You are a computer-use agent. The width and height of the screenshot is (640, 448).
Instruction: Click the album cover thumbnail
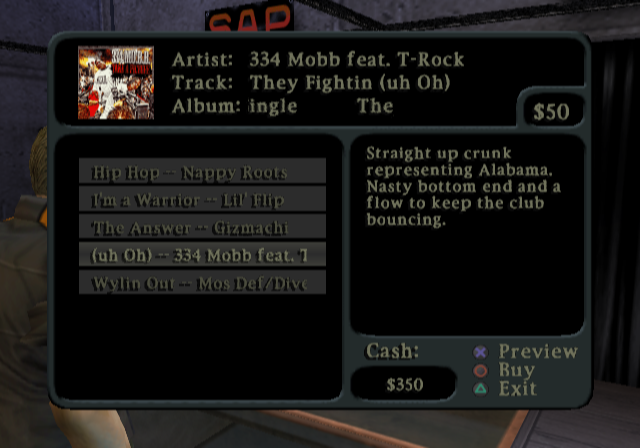(x=116, y=82)
